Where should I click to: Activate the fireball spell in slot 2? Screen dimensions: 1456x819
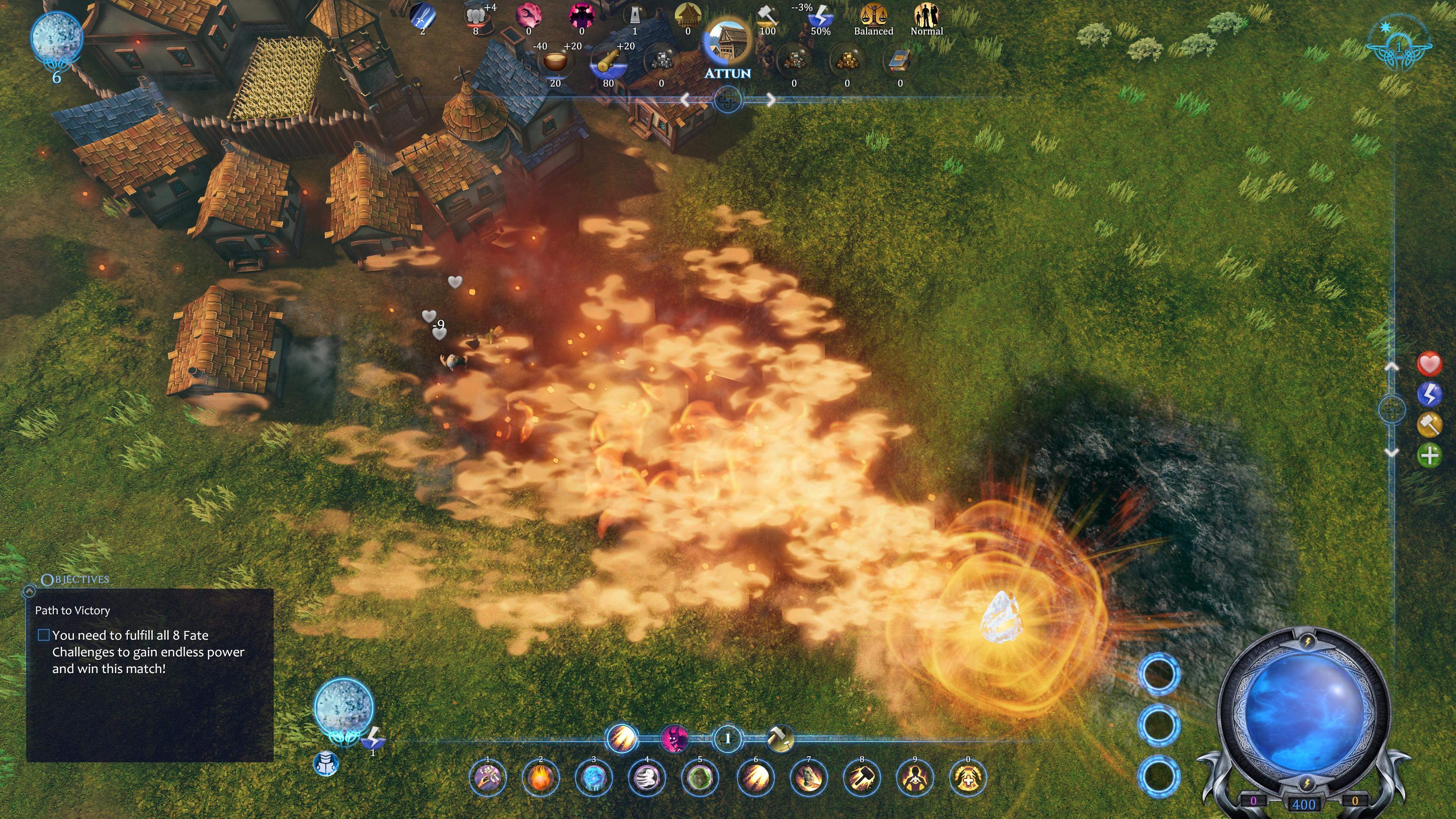540,778
